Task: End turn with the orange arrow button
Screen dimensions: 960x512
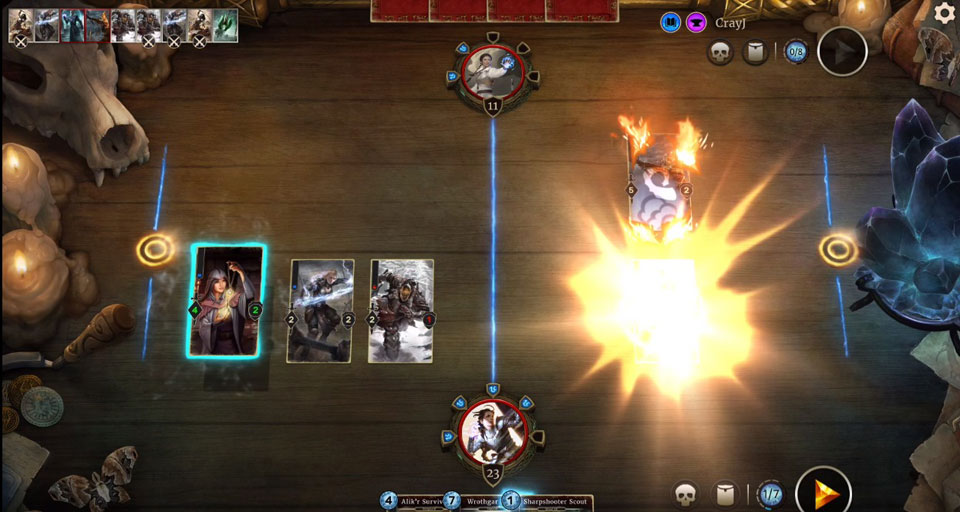Action: pos(823,493)
